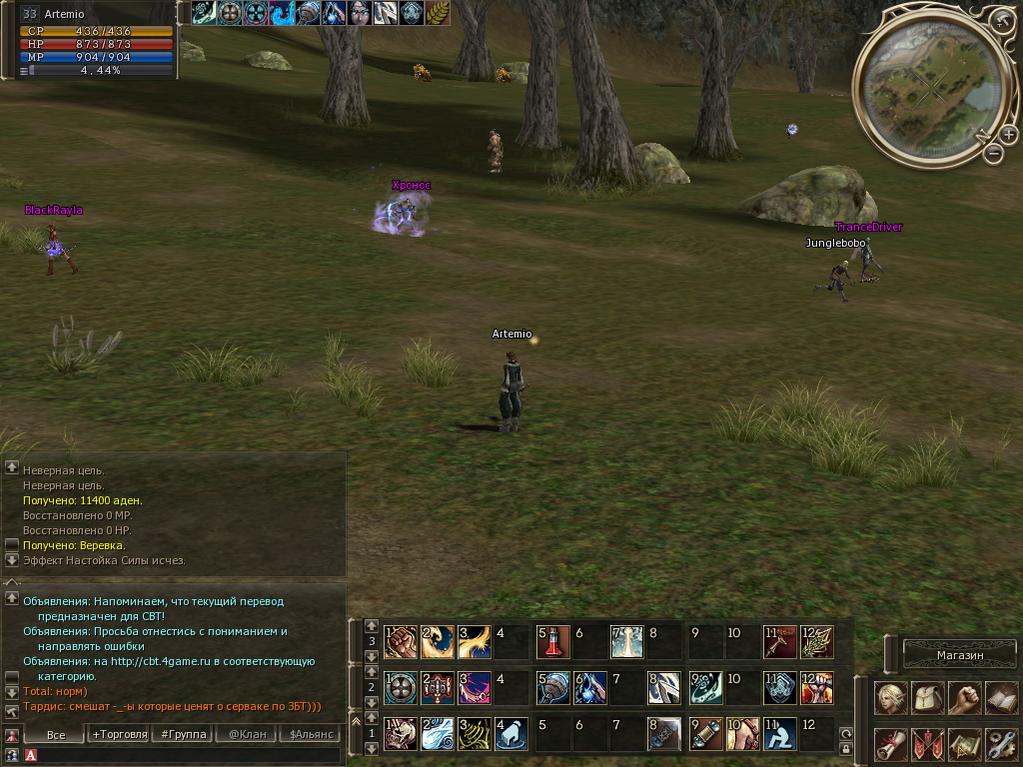Use the sit-down action icon in bottom hotbar

tap(780, 733)
